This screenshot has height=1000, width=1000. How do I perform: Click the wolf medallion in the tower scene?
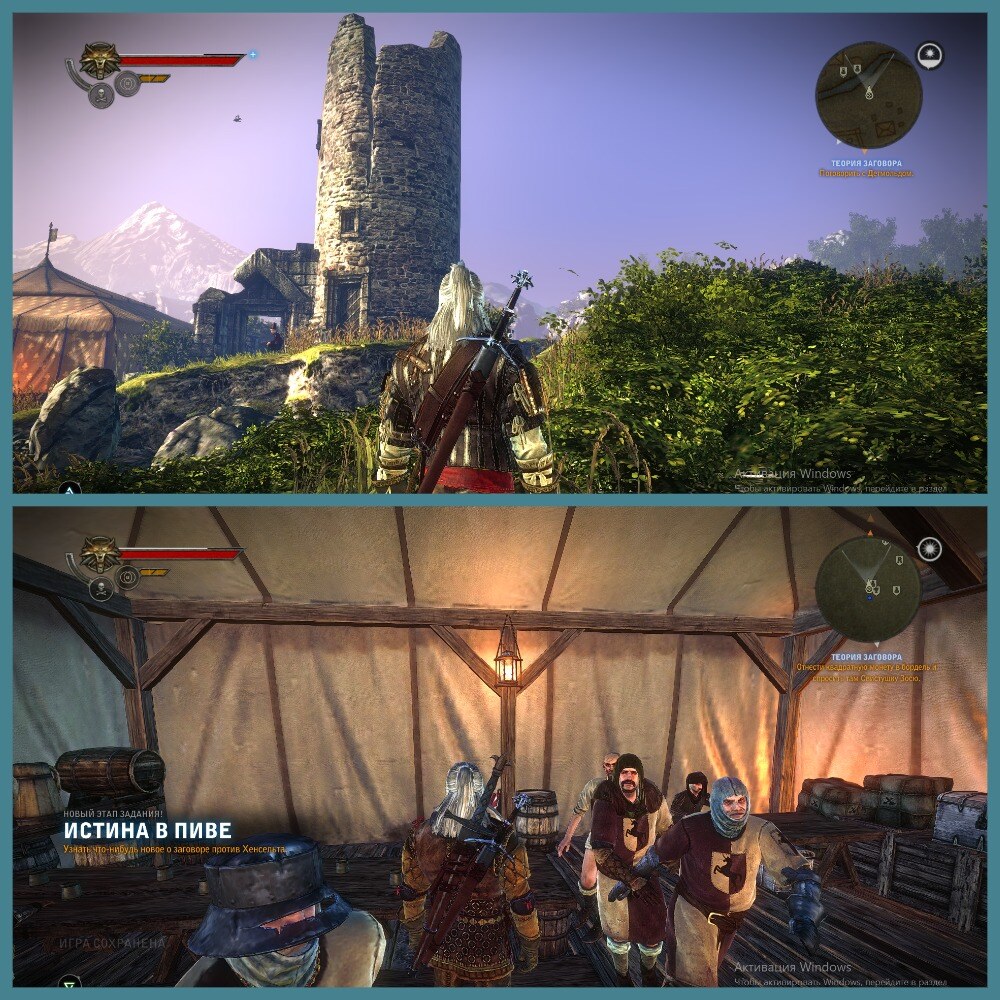click(x=100, y=59)
